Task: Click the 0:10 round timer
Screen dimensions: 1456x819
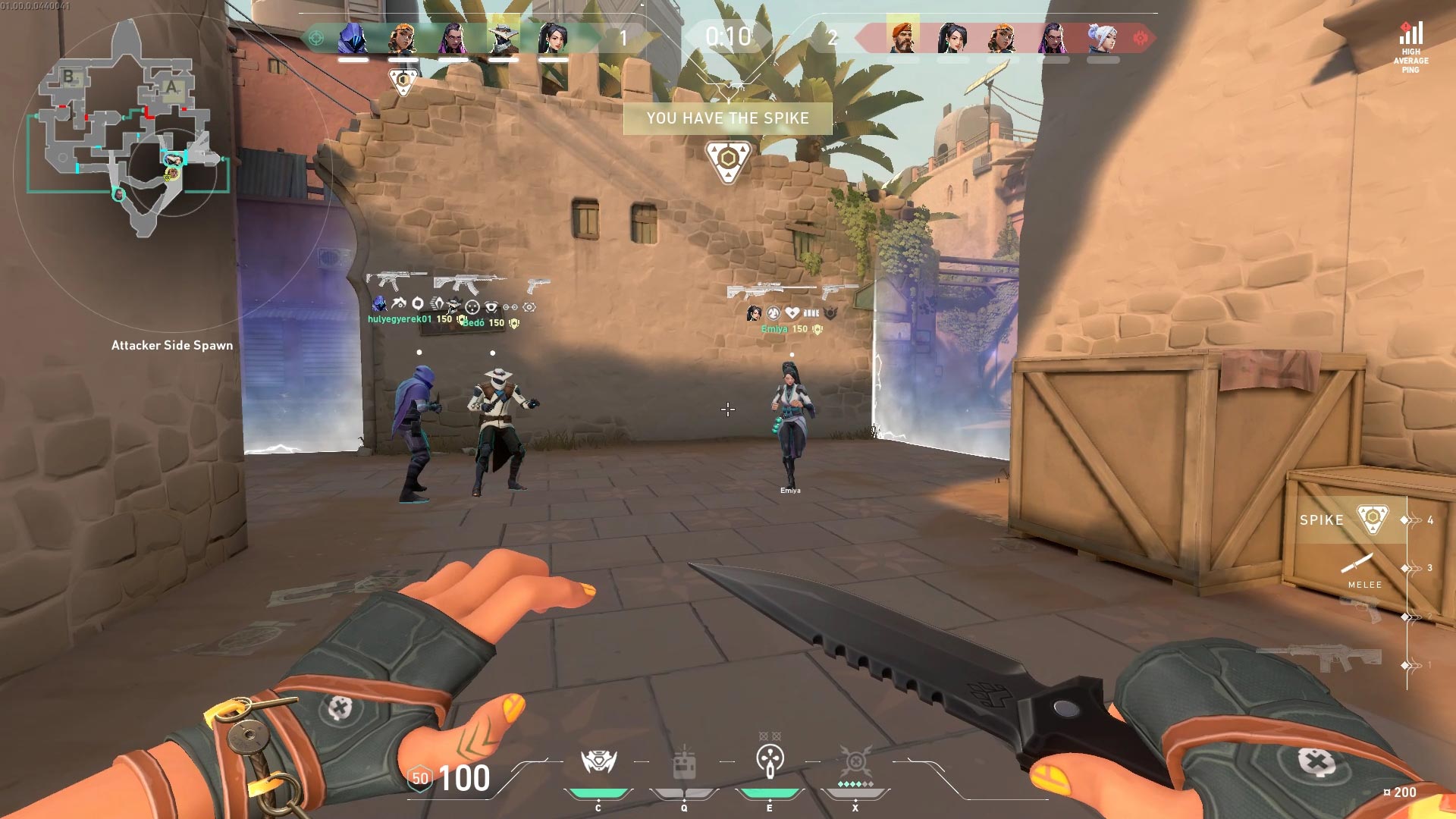Action: pos(727,34)
